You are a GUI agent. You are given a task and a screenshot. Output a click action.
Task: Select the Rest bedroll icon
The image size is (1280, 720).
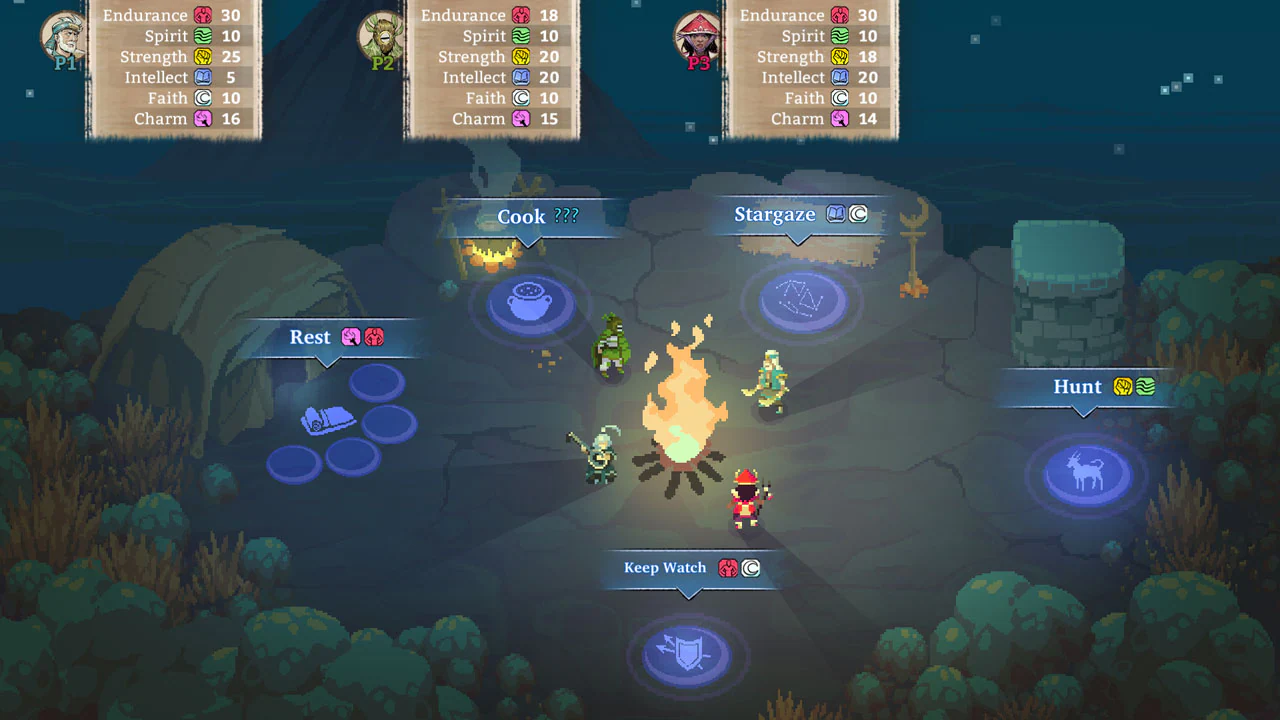[330, 422]
